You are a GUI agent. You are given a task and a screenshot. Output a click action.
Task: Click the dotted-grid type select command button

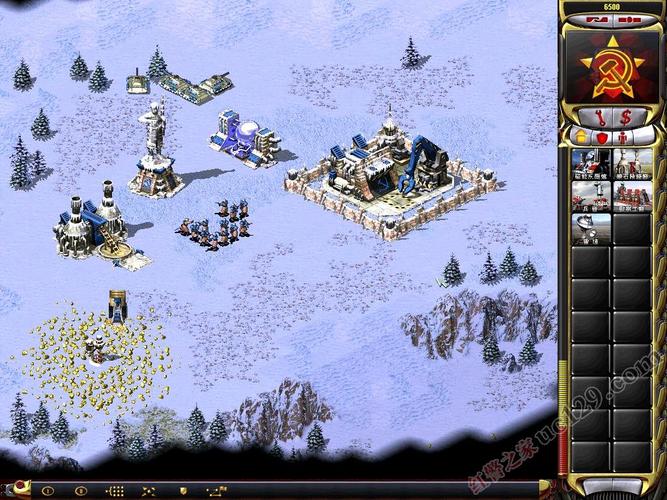pos(115,491)
